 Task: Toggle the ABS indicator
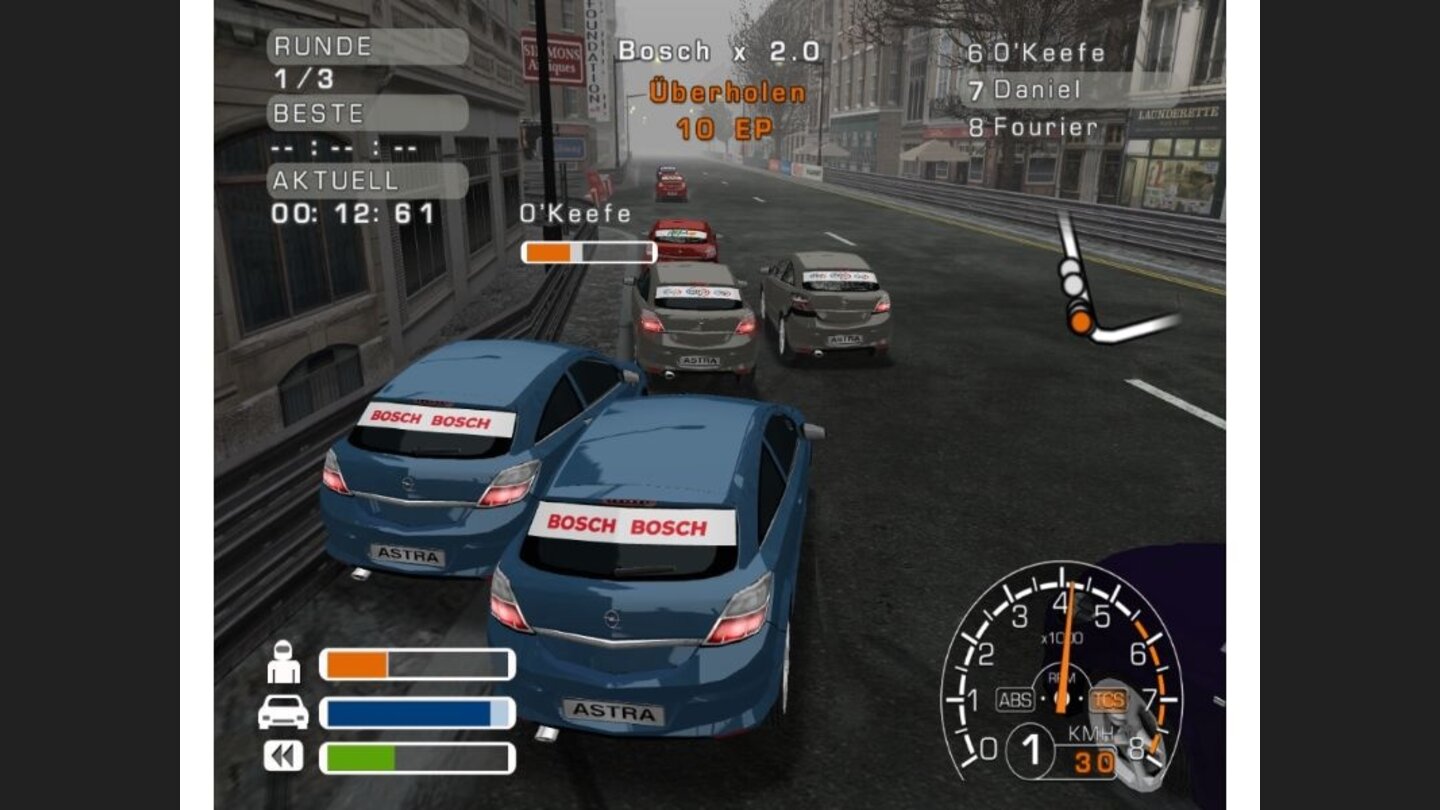pos(1014,700)
